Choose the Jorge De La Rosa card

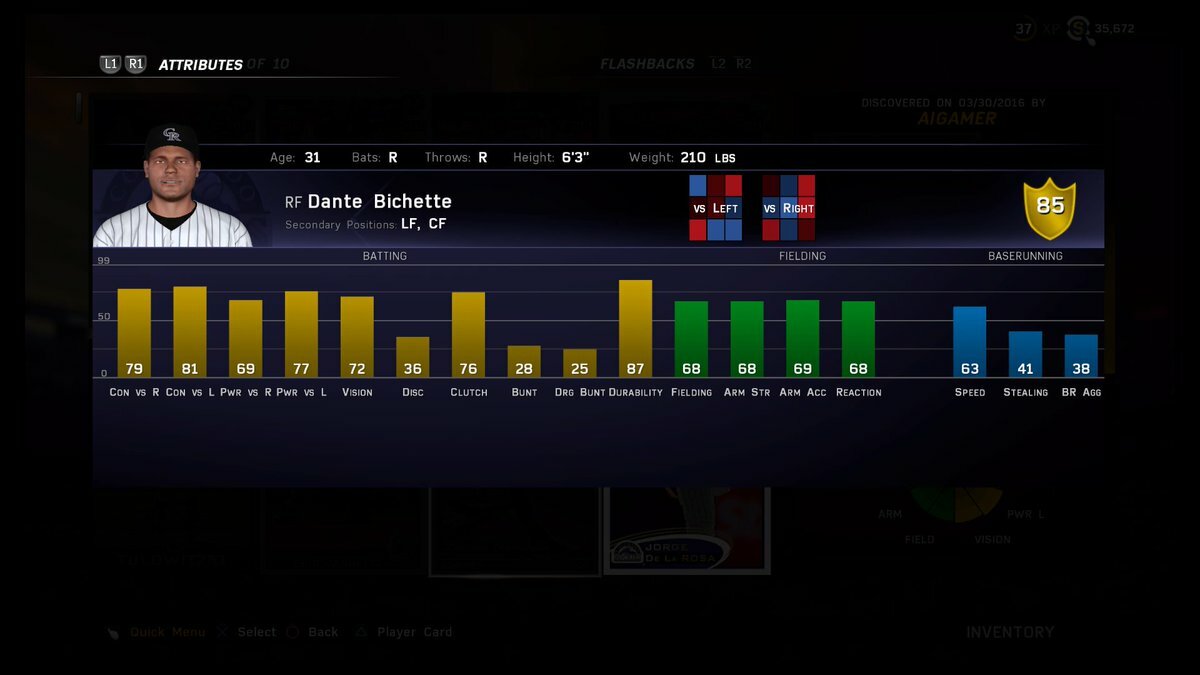(686, 530)
